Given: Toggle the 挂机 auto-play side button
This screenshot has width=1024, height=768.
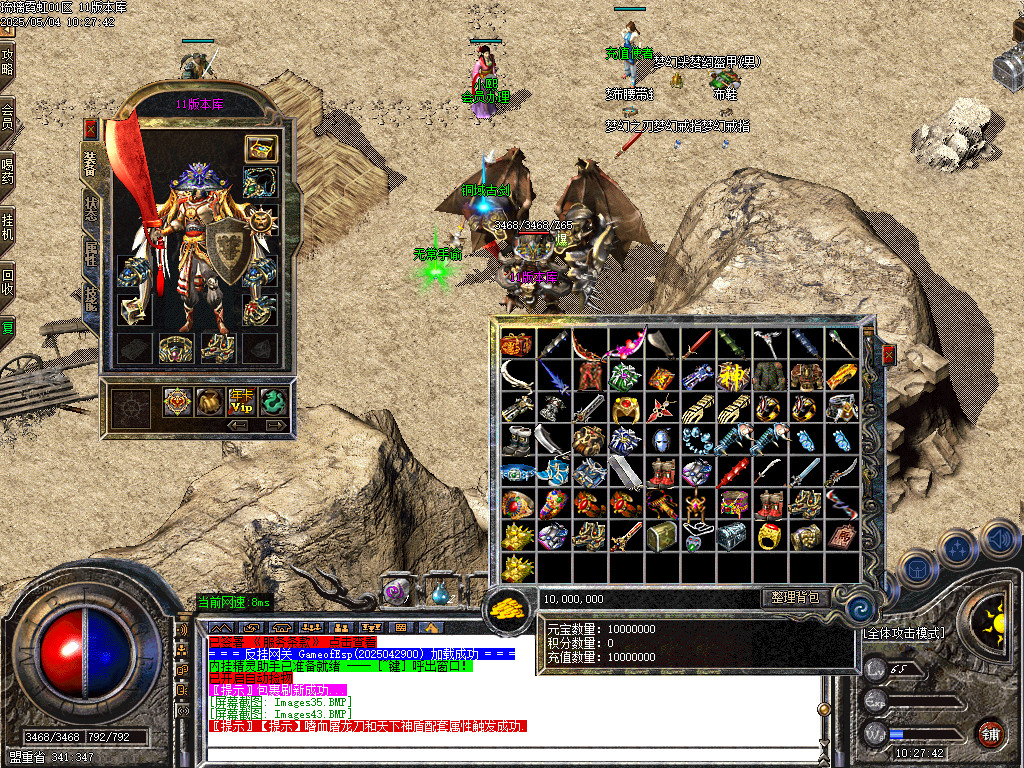Looking at the screenshot, I should (x=8, y=226).
